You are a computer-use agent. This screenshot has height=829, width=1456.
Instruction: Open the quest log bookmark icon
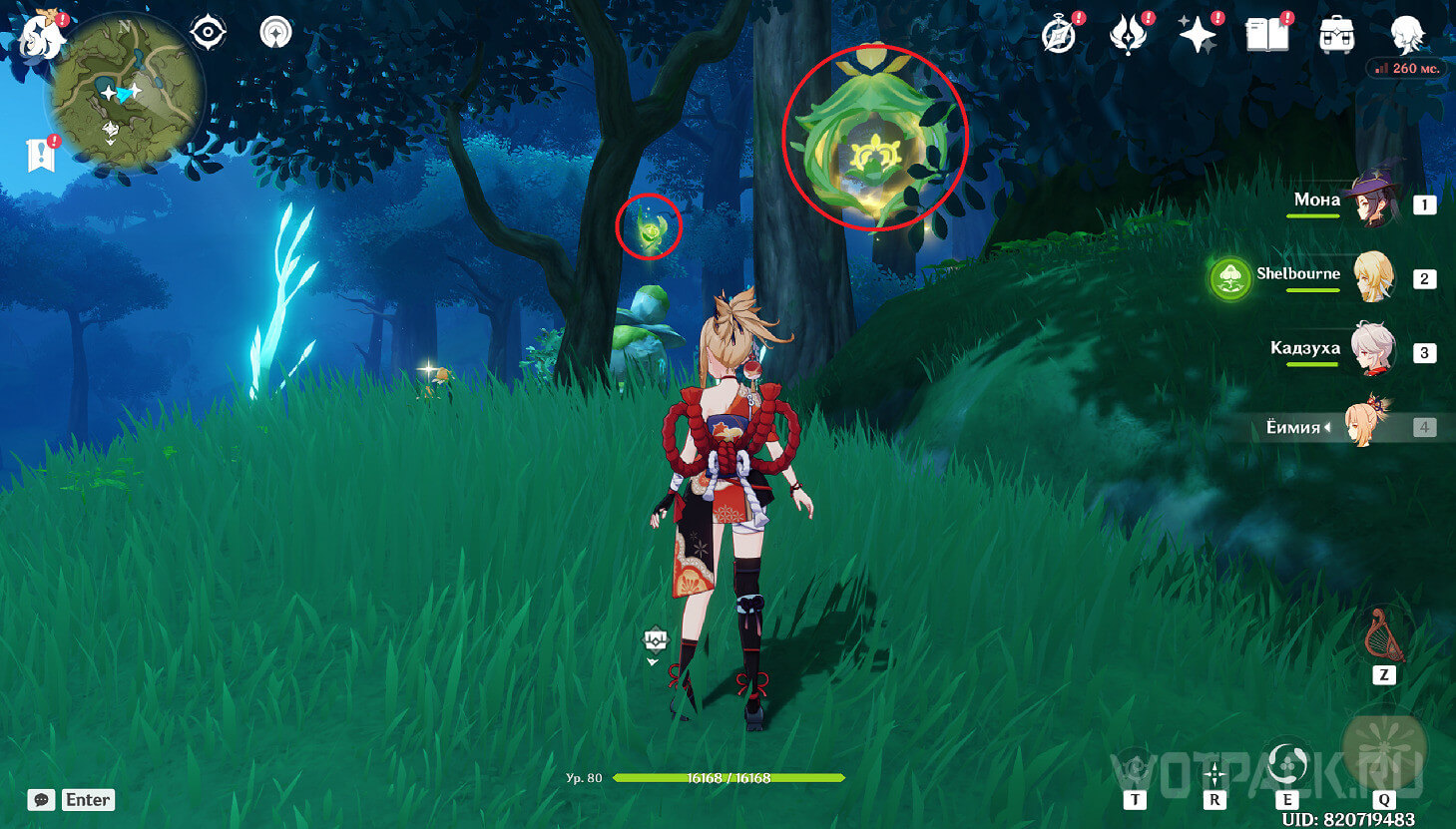(x=40, y=156)
